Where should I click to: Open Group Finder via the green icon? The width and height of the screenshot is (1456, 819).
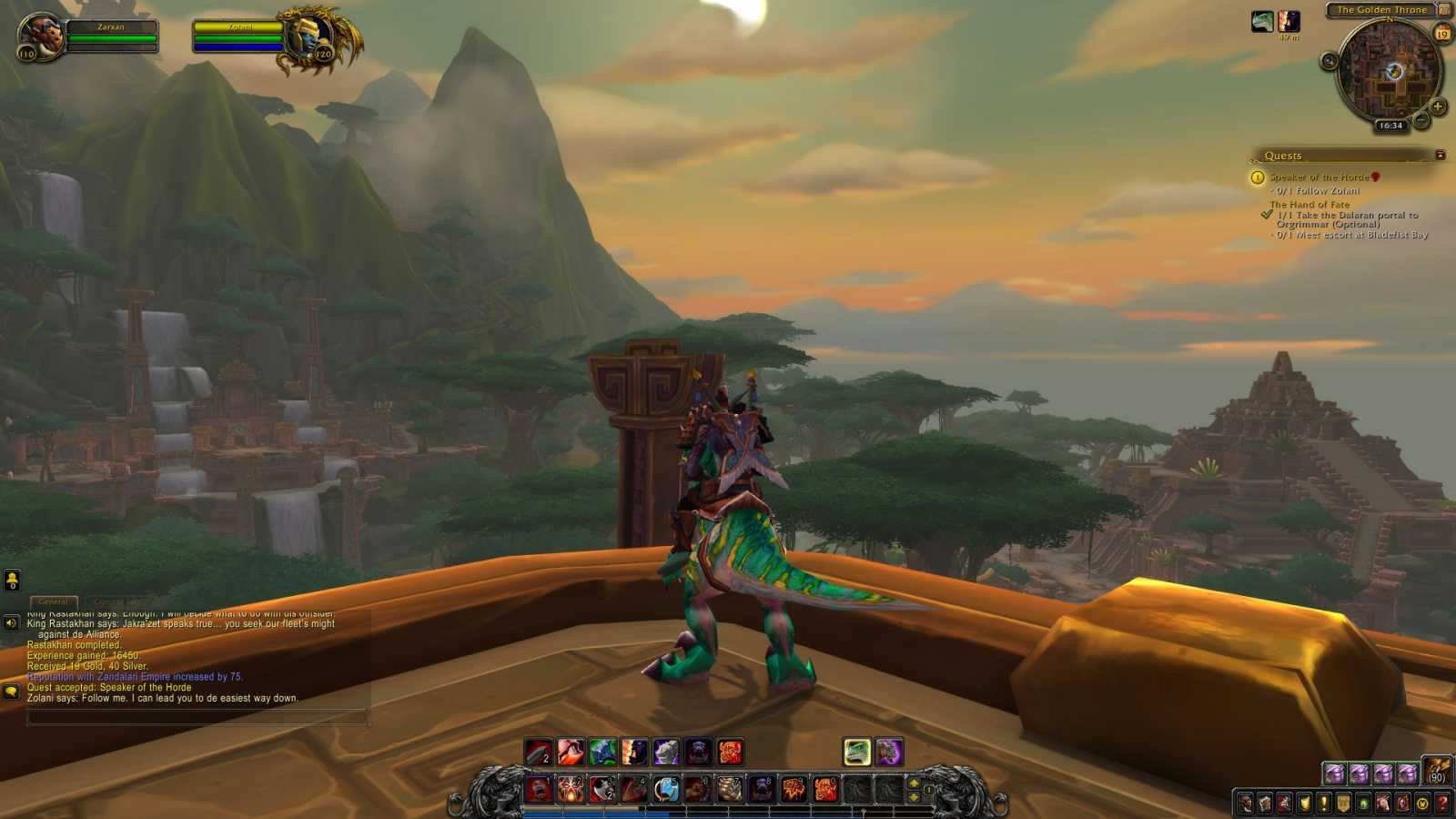pos(1364,802)
